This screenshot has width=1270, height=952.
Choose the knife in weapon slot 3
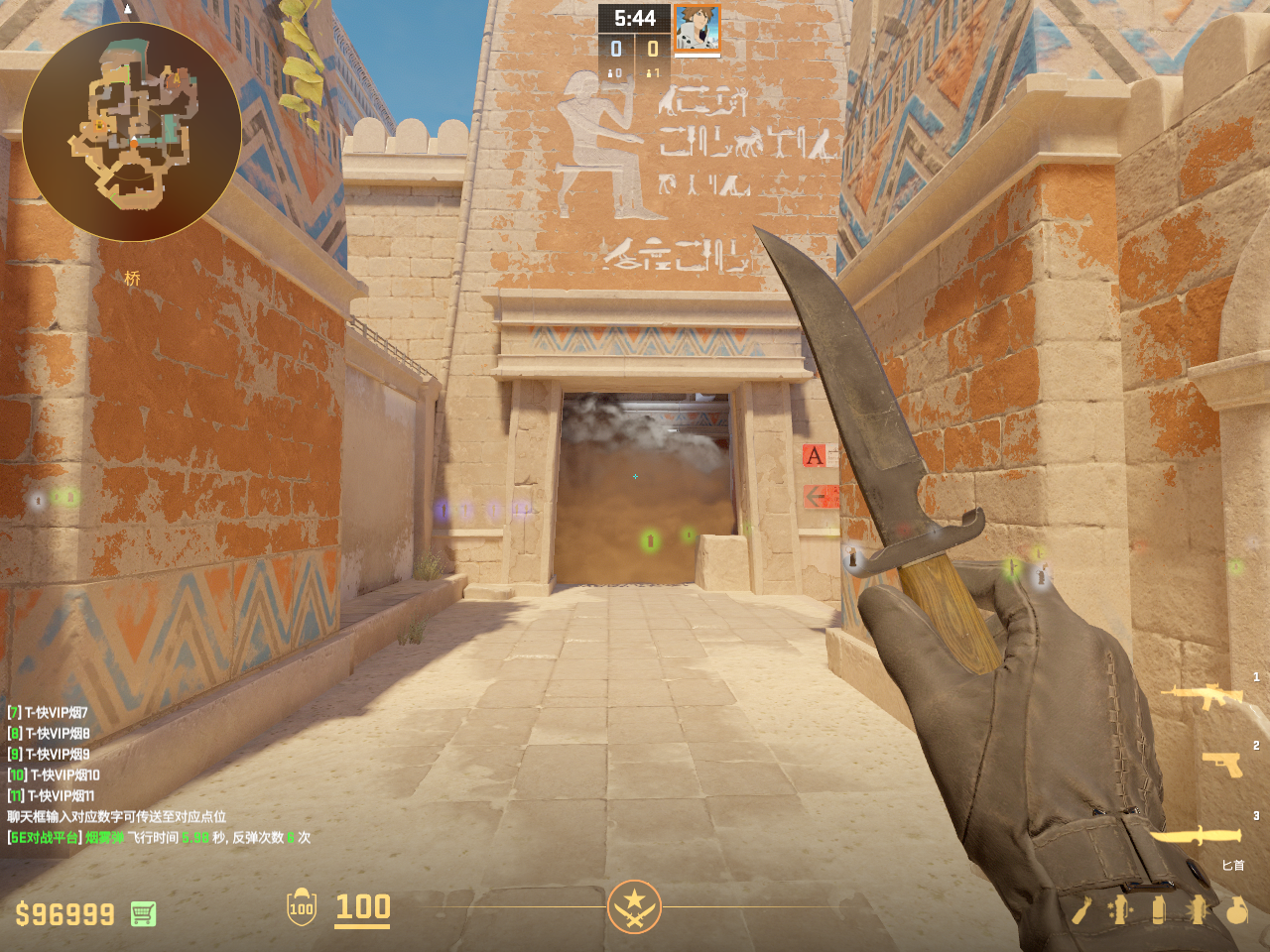(x=1196, y=836)
